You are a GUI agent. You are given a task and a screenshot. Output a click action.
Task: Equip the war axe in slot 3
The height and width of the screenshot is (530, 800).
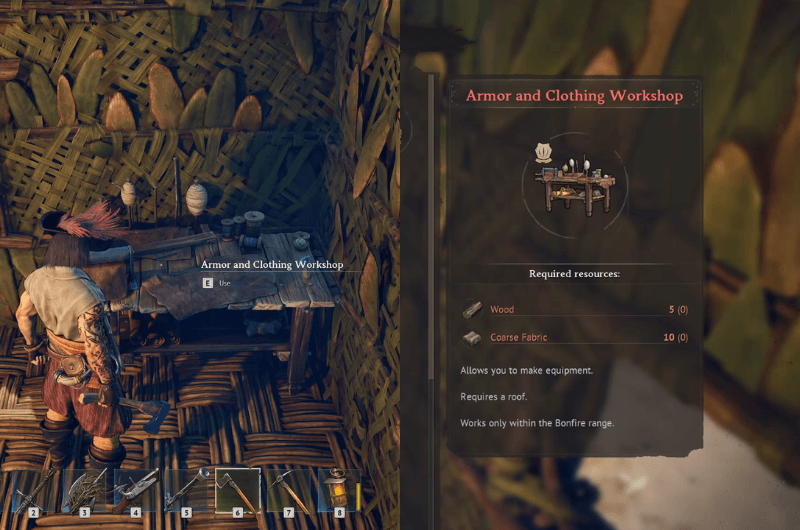85,490
